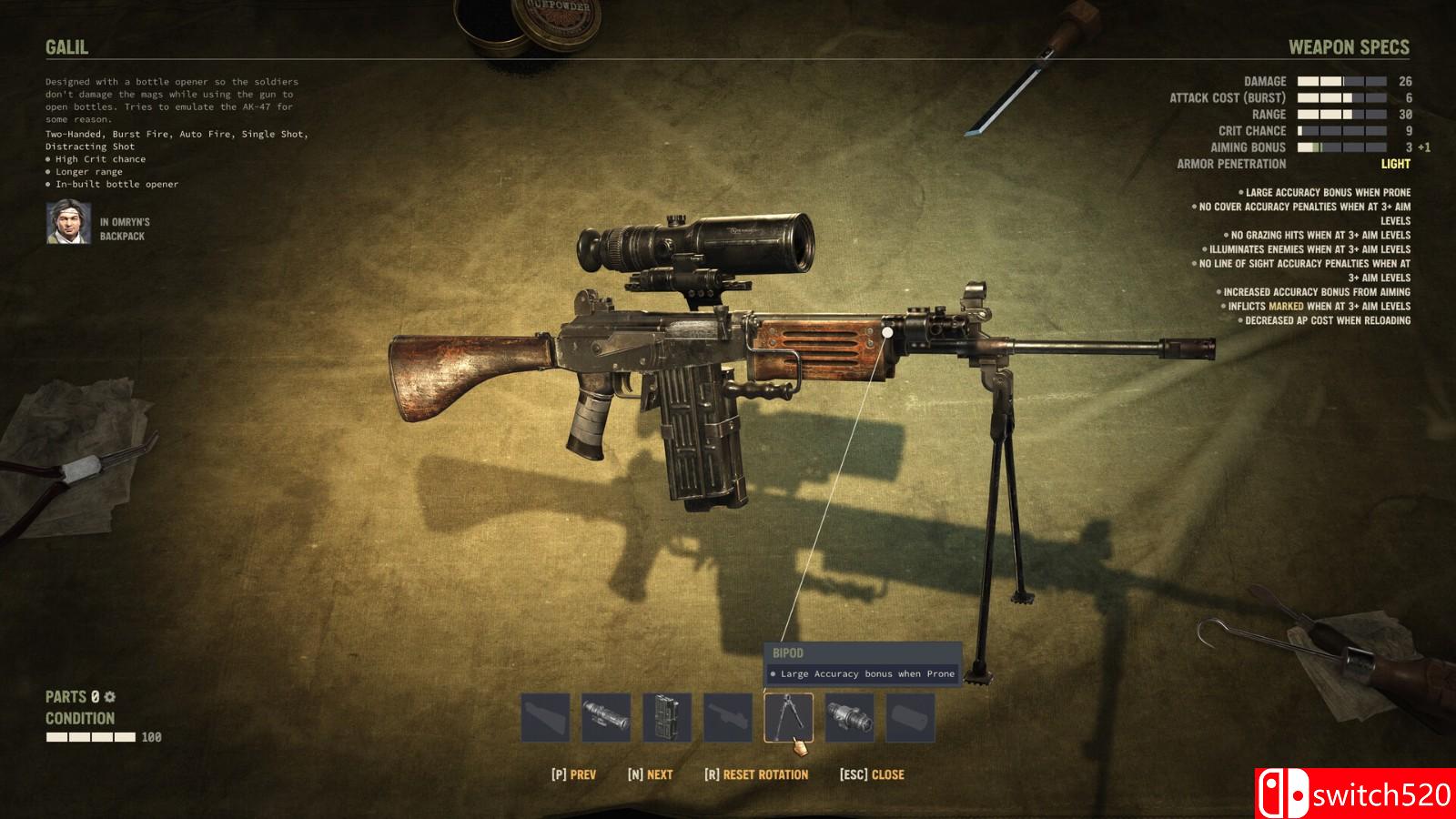
Task: Pick the empty stock silhouette slot
Action: (545, 717)
